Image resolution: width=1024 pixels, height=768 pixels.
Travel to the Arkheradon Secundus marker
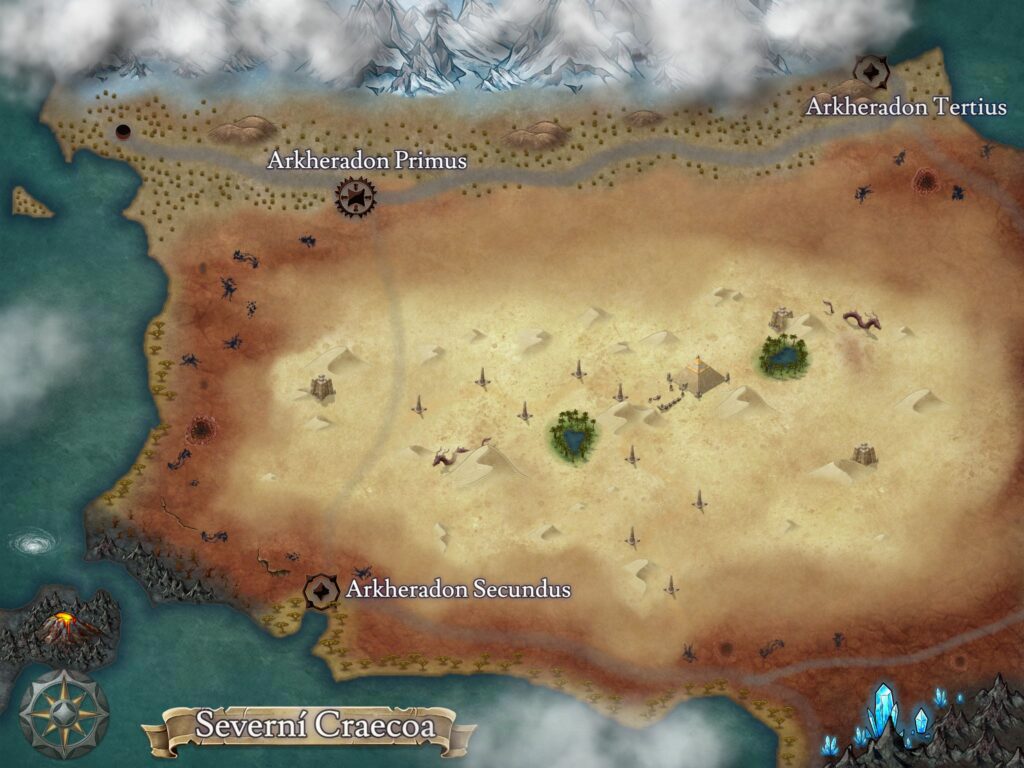pyautogui.click(x=321, y=590)
